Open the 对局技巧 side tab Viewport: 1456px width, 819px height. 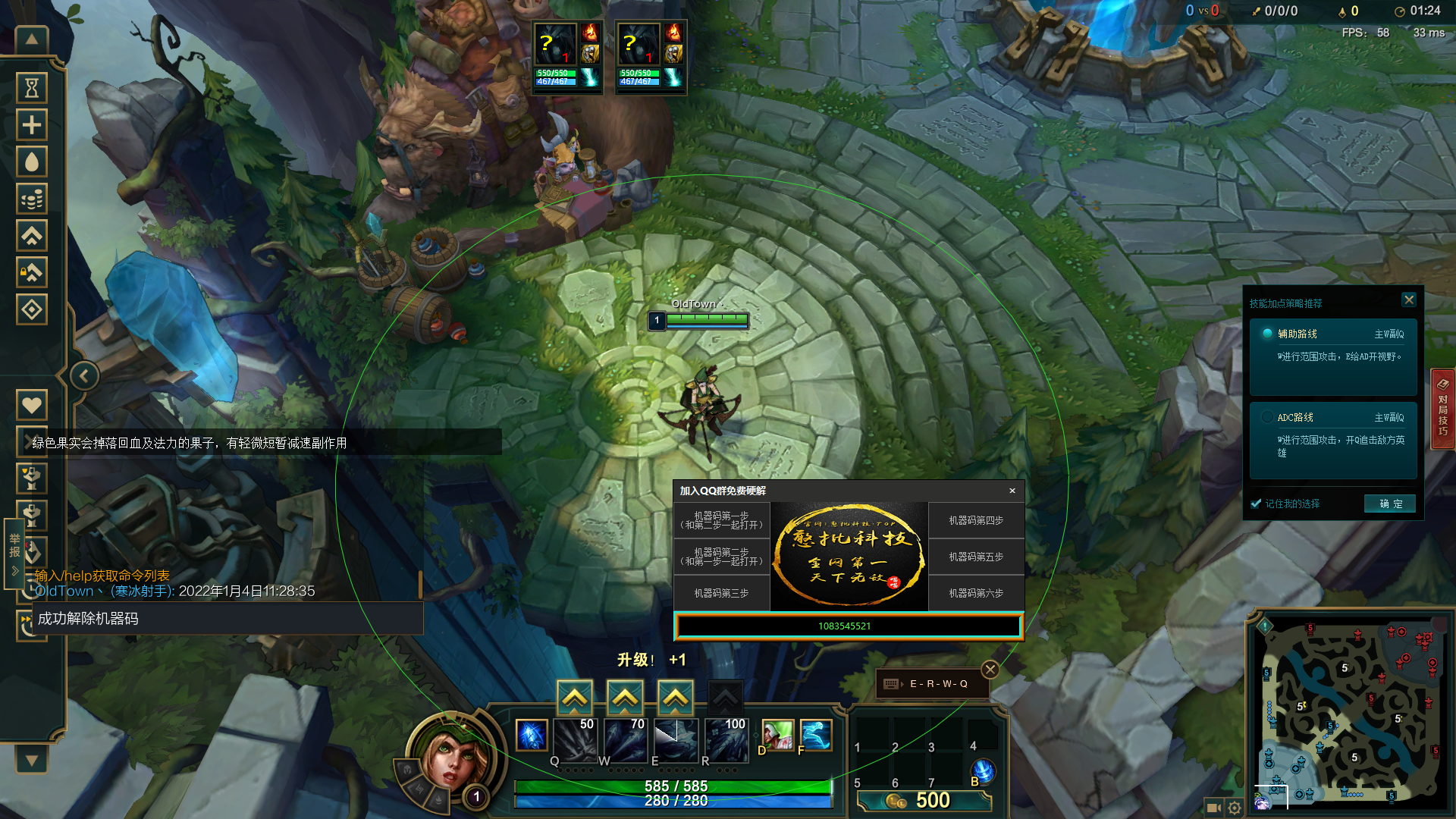pos(1442,408)
